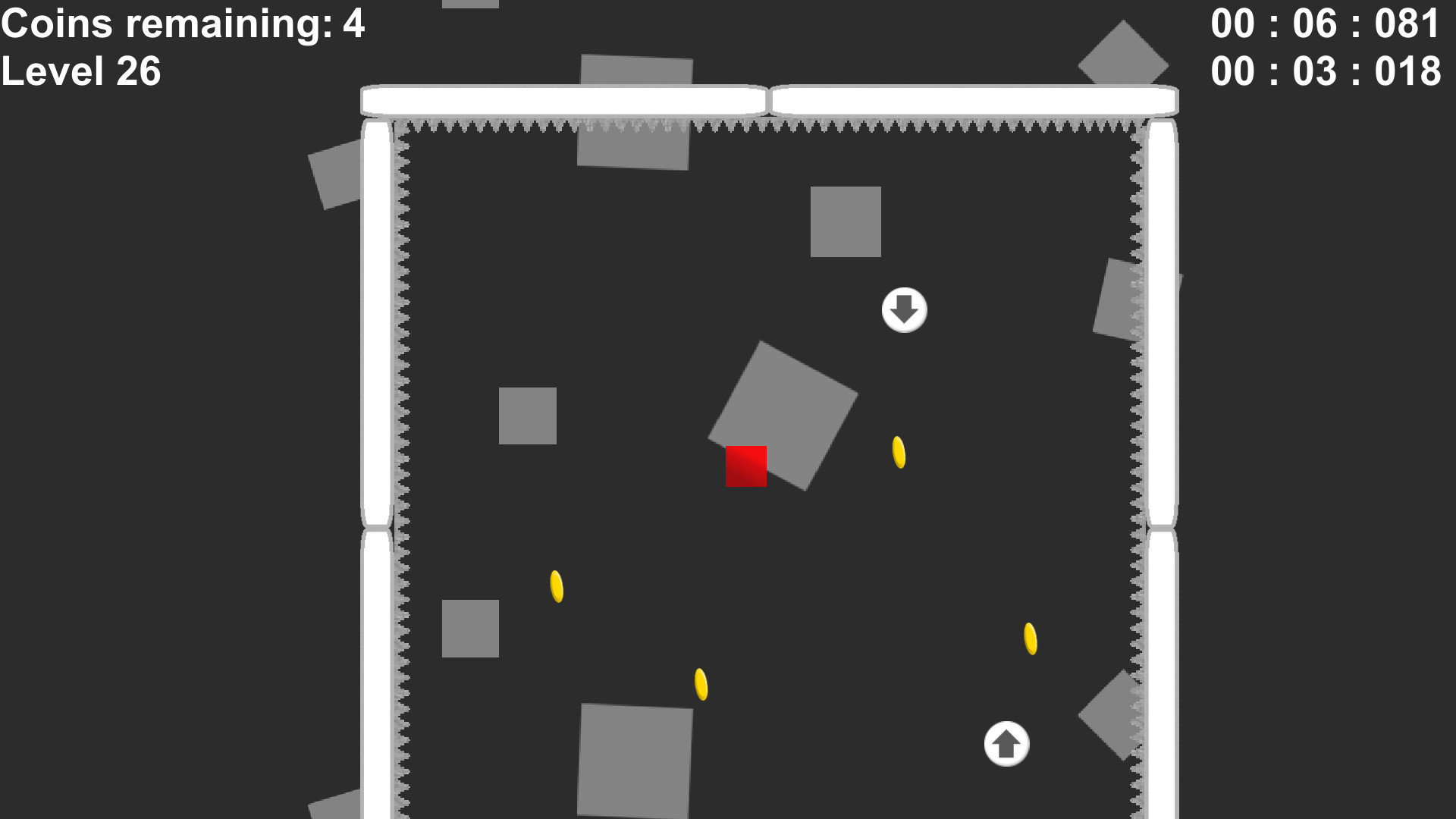Click the small gray square near left wall

tap(529, 415)
